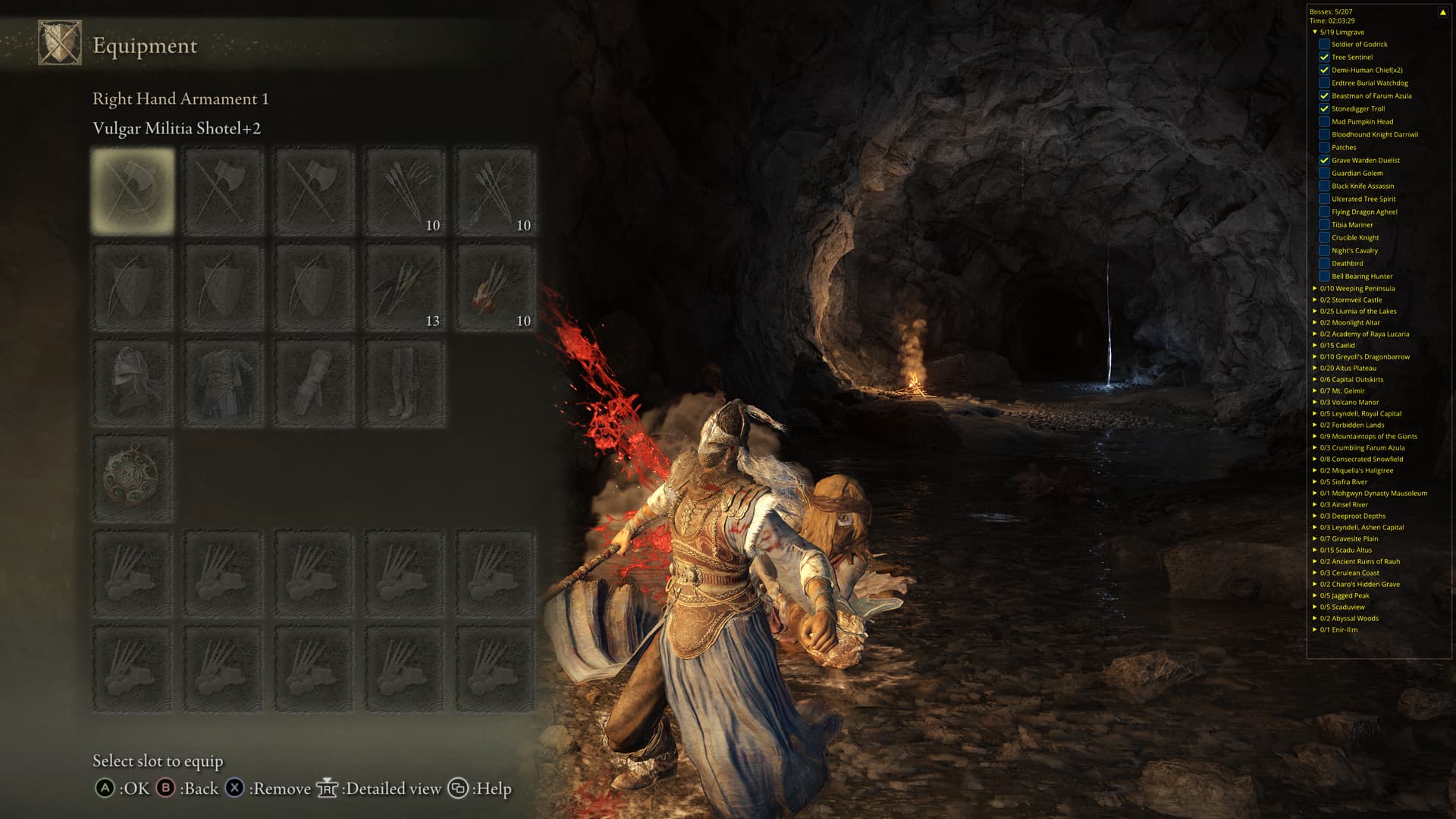Select the gauntlets armor slot

[x=314, y=383]
